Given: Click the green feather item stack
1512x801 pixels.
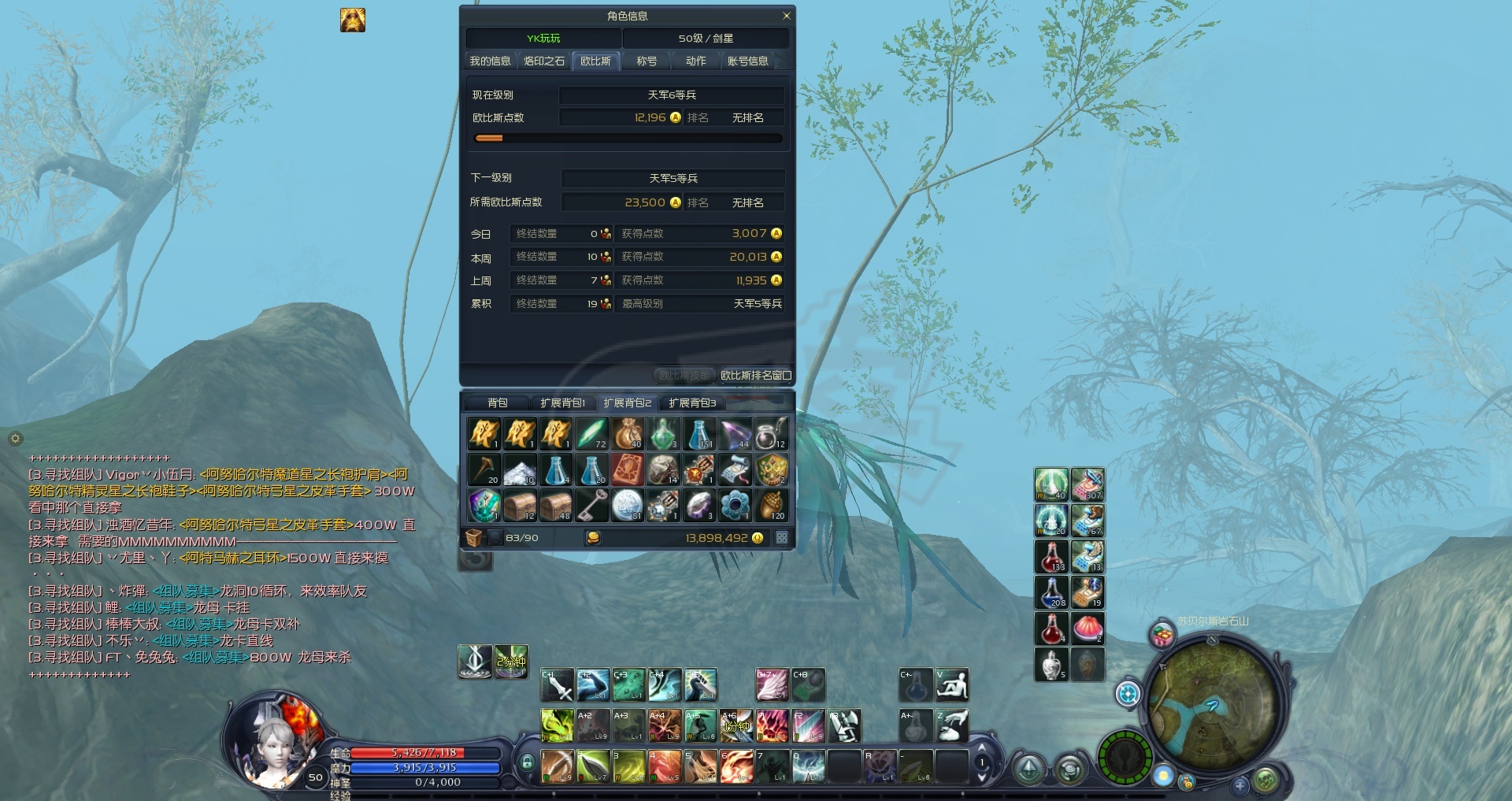Looking at the screenshot, I should [x=591, y=434].
